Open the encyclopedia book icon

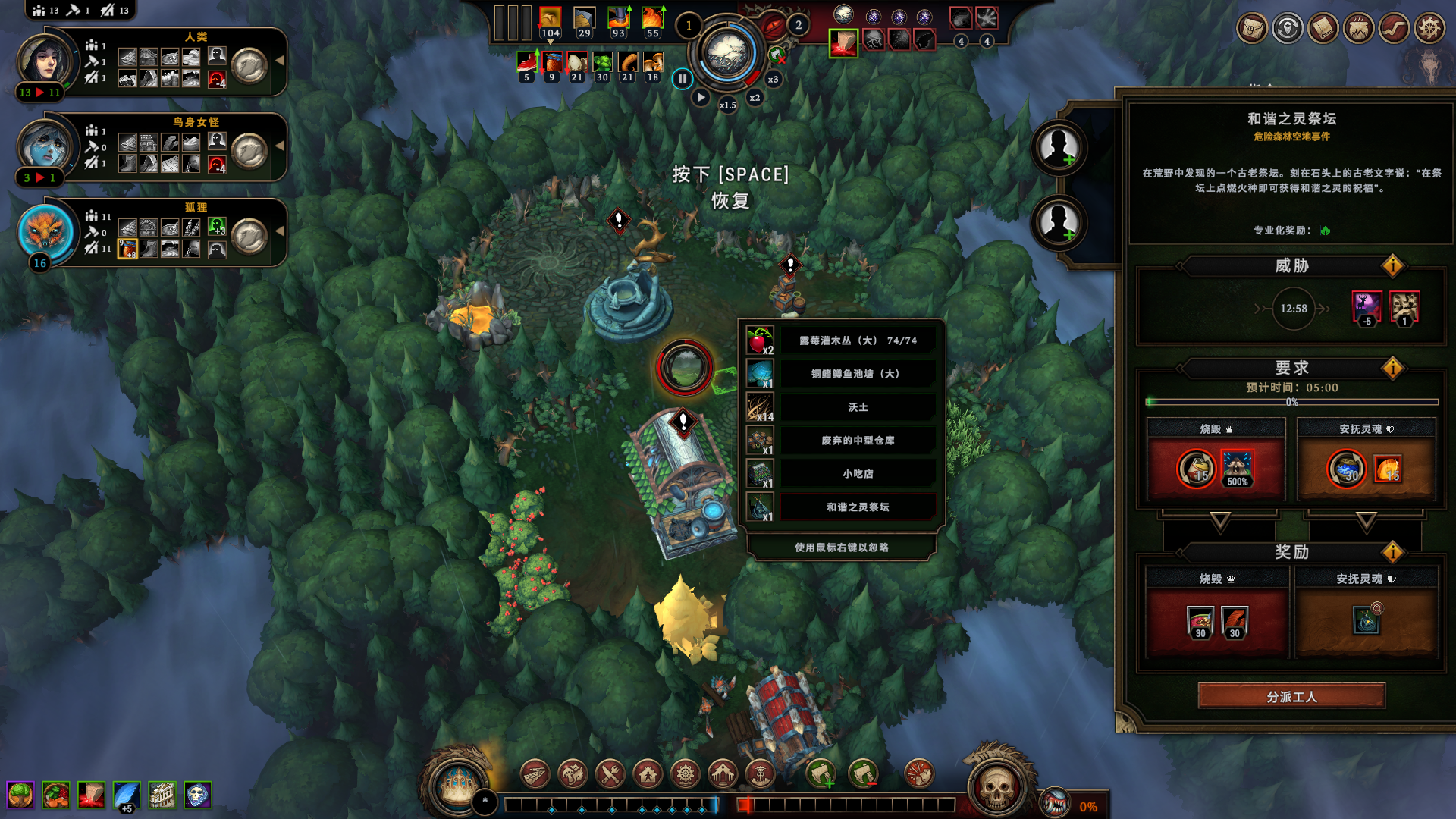tap(1323, 29)
